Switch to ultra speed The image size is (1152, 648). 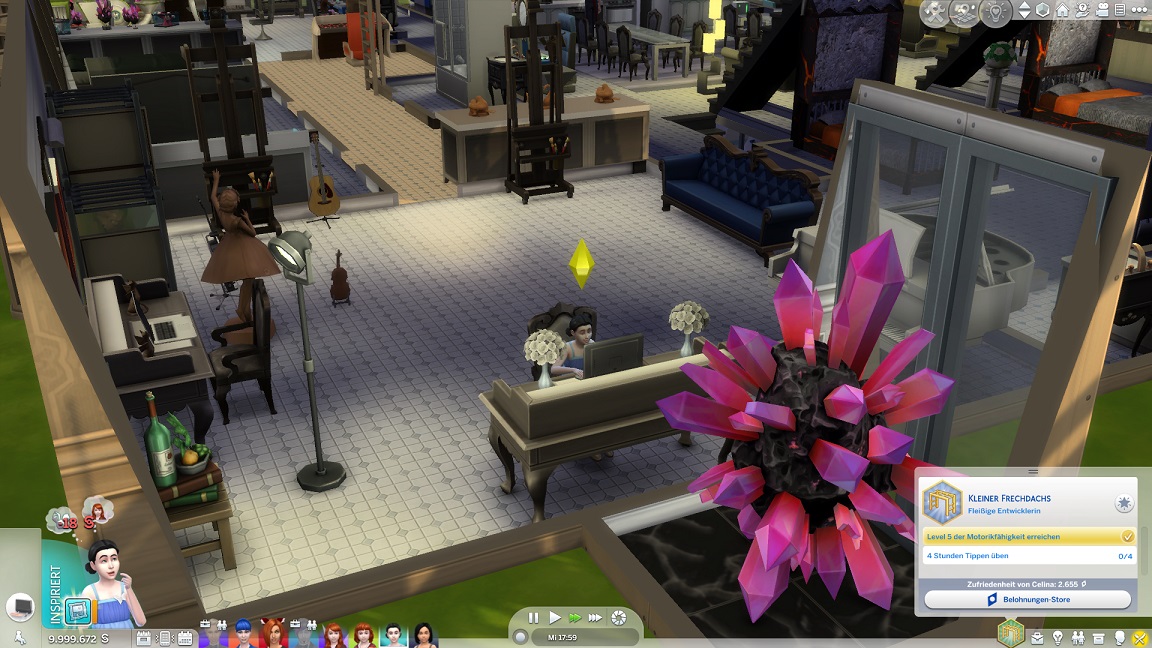596,618
